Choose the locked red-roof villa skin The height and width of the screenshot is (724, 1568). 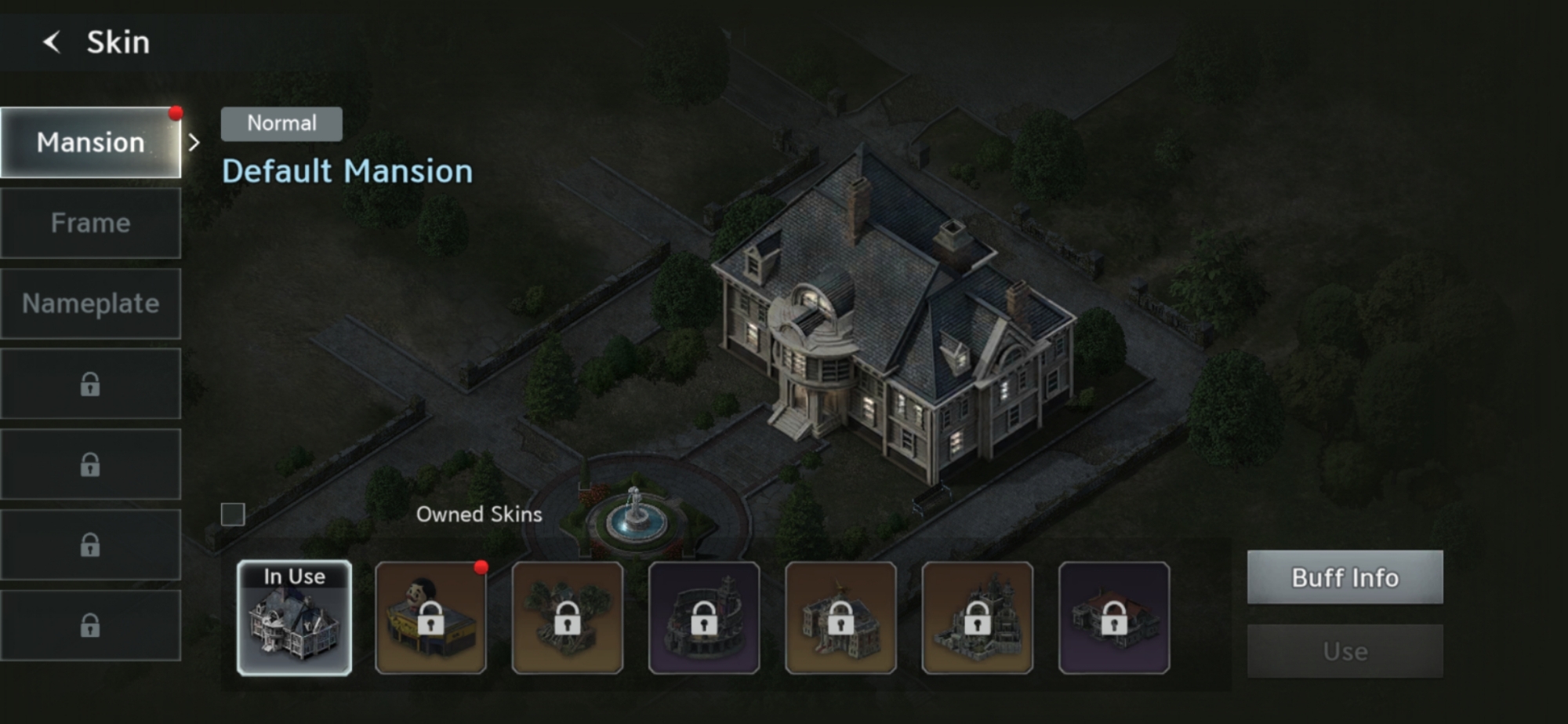coord(1113,618)
